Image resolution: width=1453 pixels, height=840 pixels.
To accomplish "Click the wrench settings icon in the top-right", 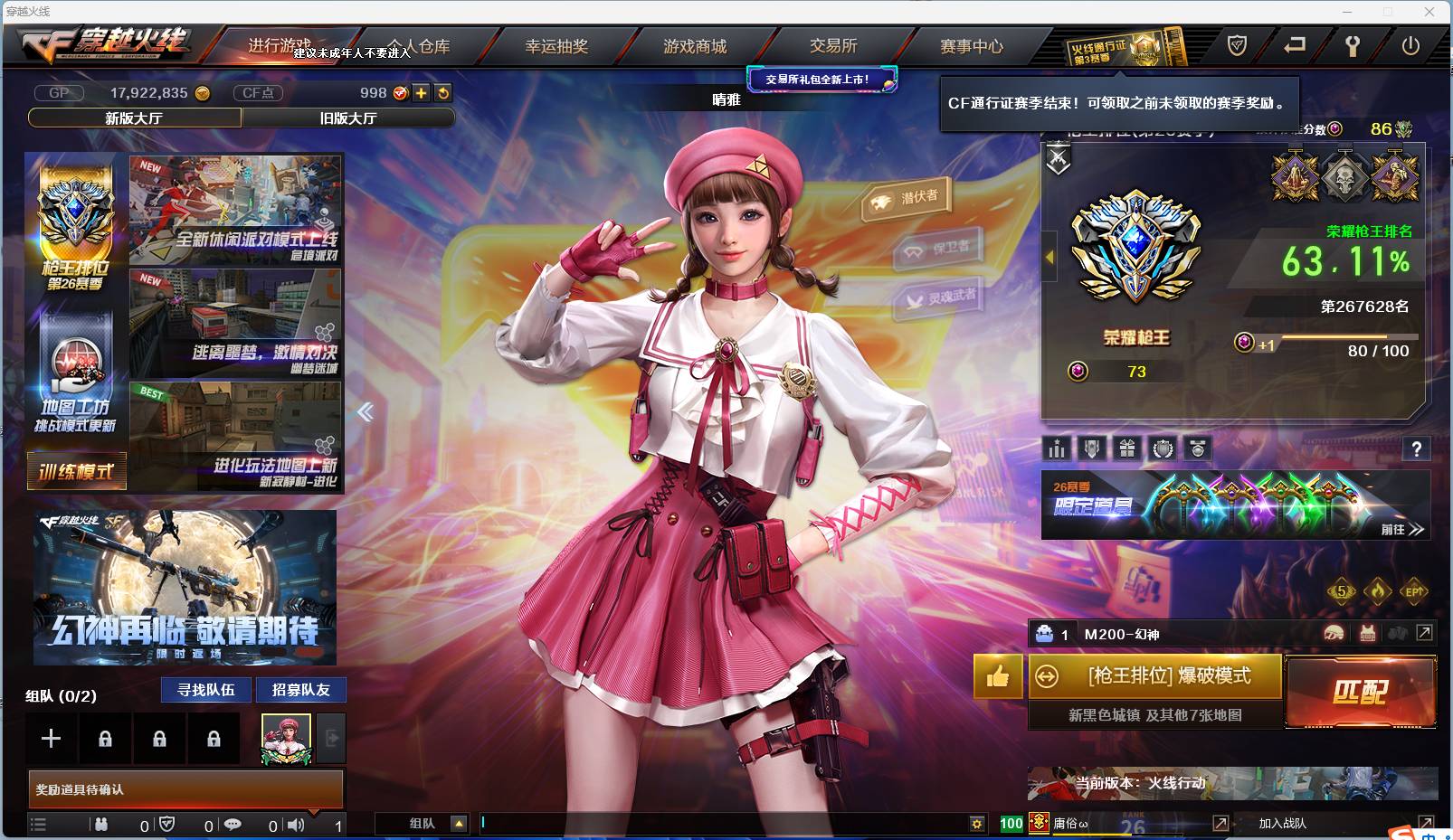I will tap(1353, 45).
